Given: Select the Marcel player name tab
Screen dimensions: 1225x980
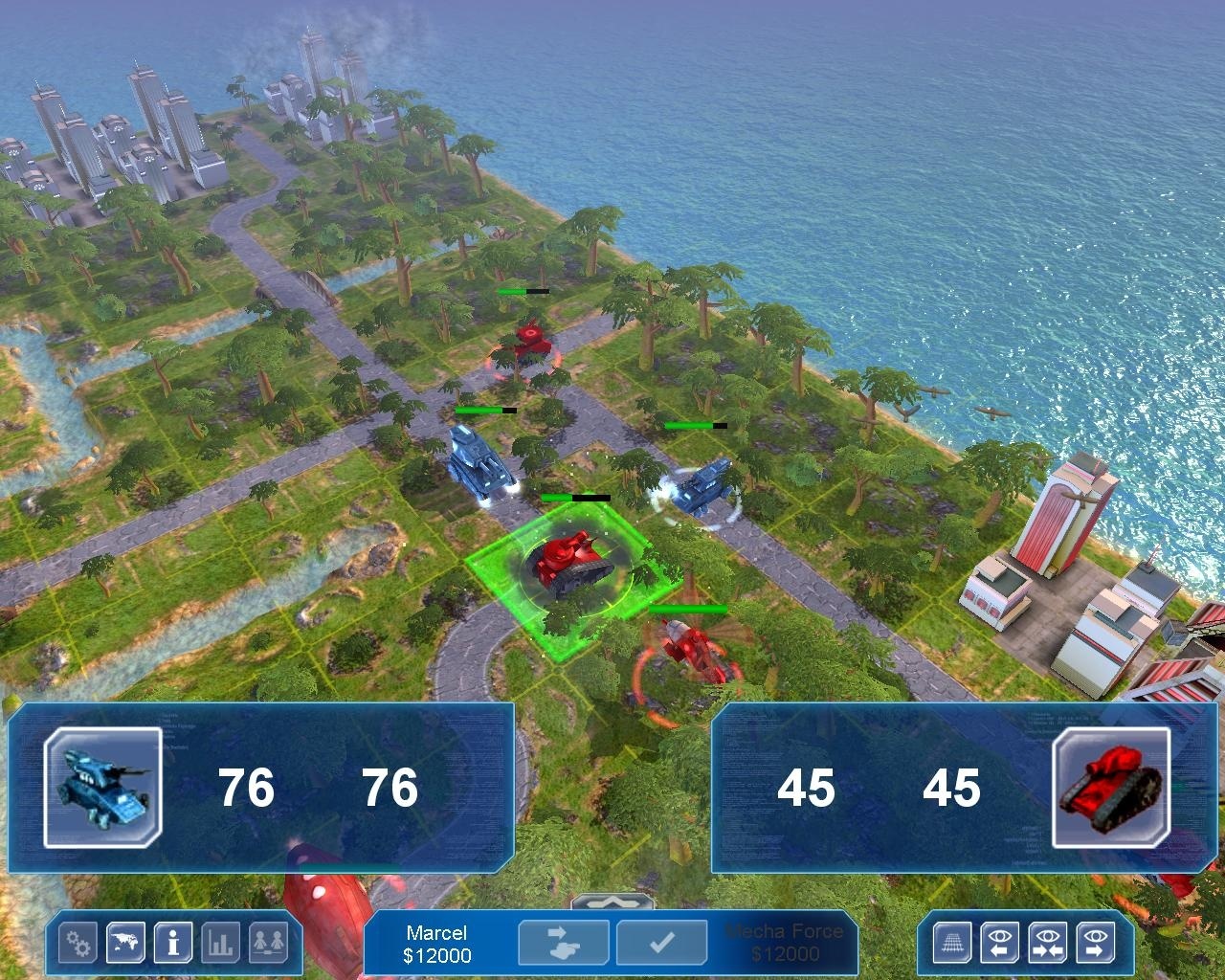Looking at the screenshot, I should [x=437, y=929].
